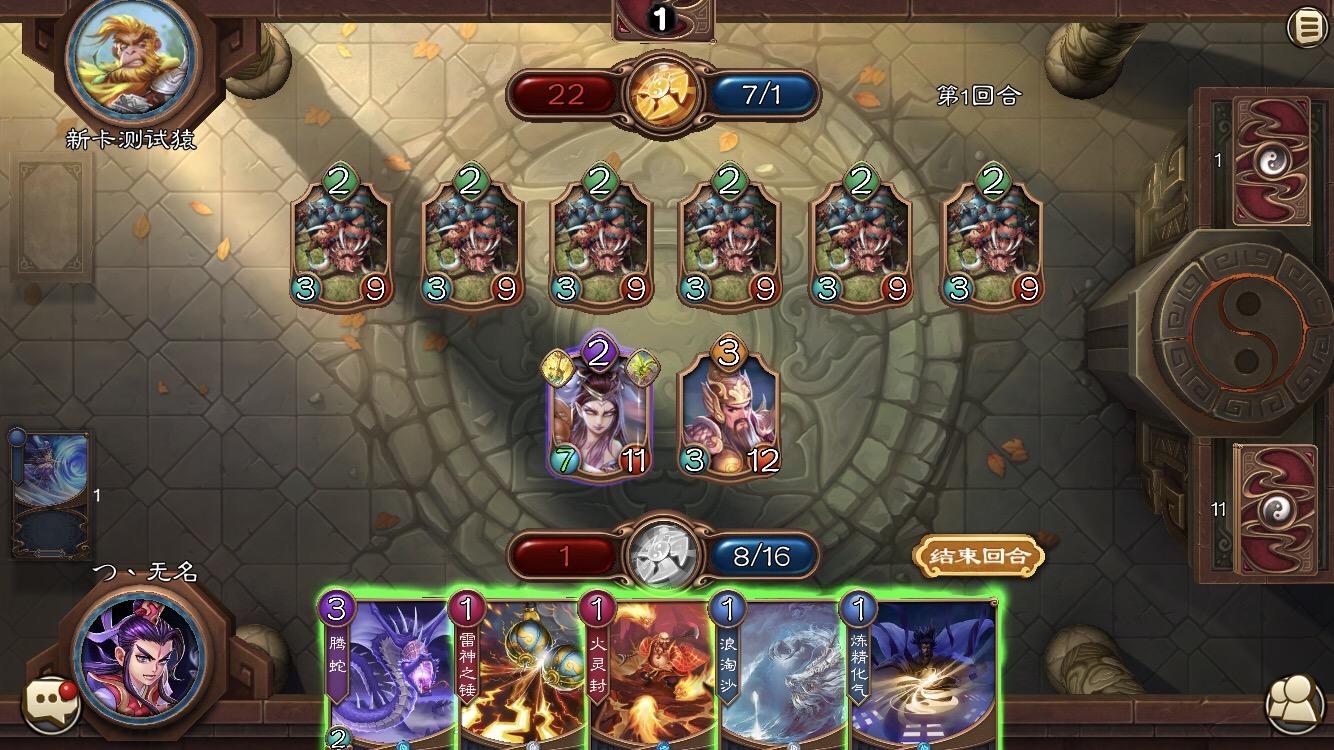1334x750 pixels.
Task: Play the 雷神之锤 hammer card
Action: [521, 670]
